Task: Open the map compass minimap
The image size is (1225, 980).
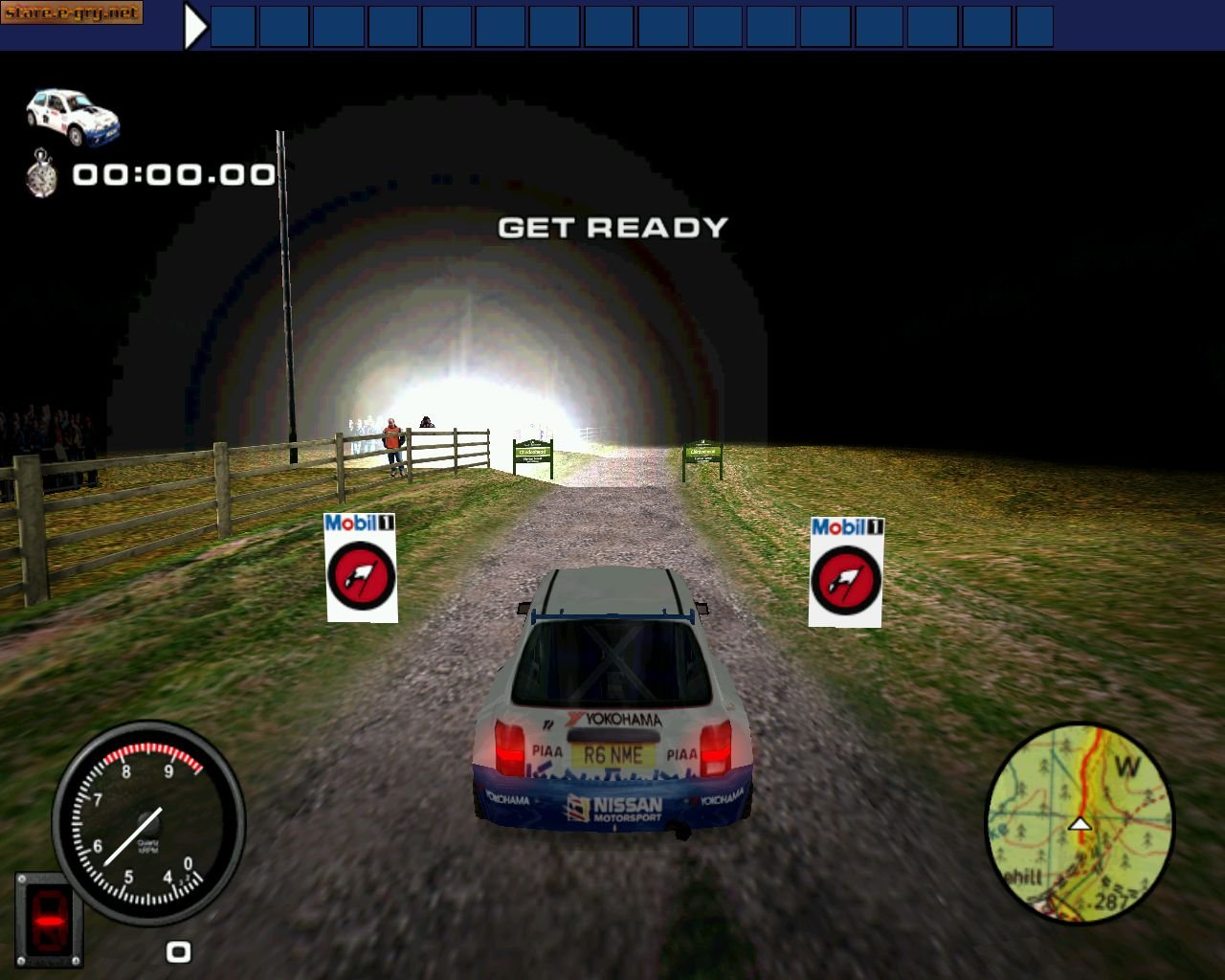Action: click(x=1080, y=825)
